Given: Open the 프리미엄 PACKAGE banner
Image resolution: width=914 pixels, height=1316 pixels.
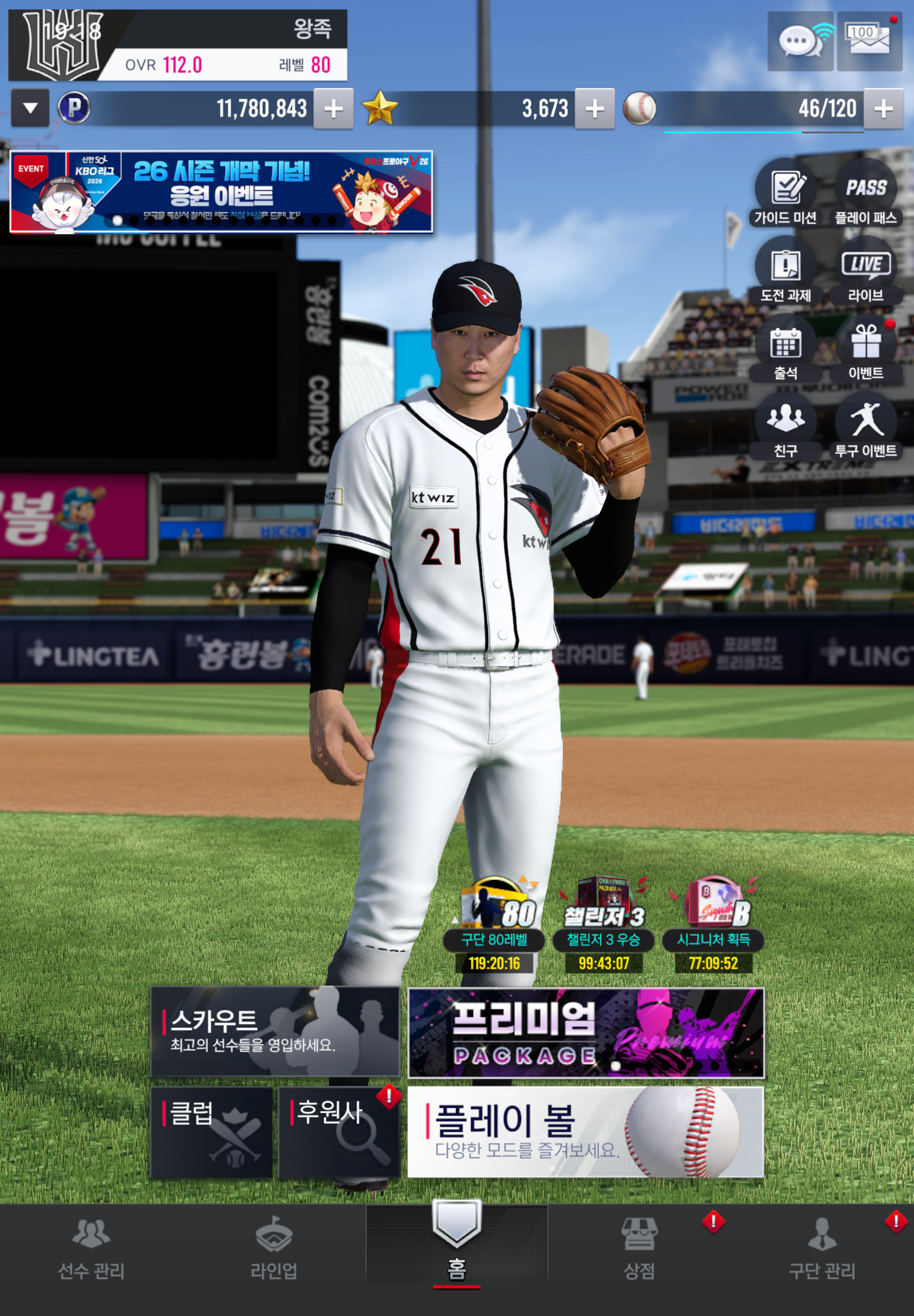Looking at the screenshot, I should [x=586, y=1032].
